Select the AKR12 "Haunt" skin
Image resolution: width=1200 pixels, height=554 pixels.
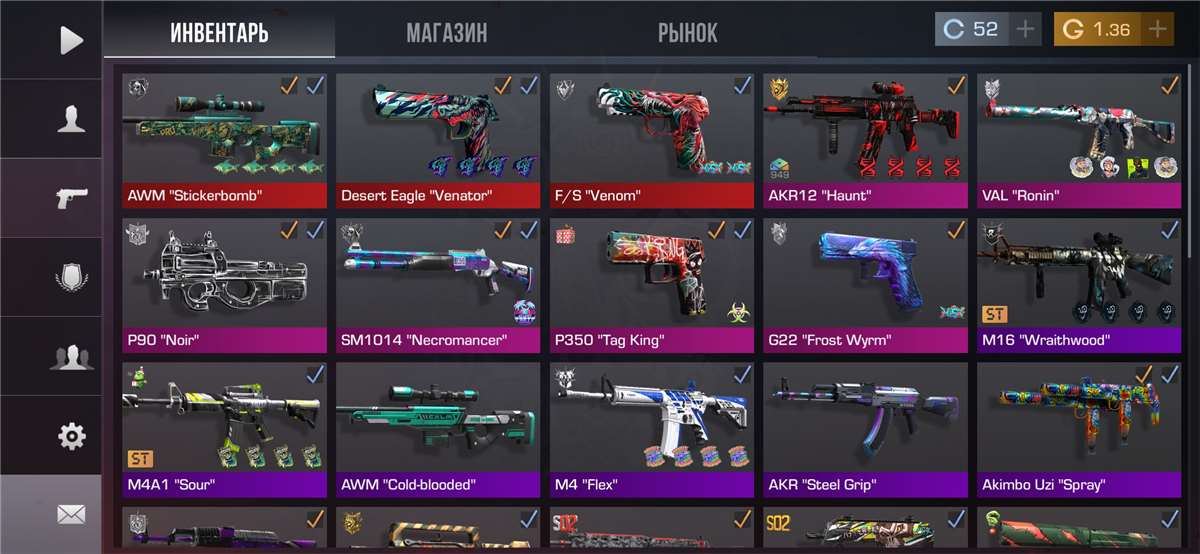tap(866, 138)
